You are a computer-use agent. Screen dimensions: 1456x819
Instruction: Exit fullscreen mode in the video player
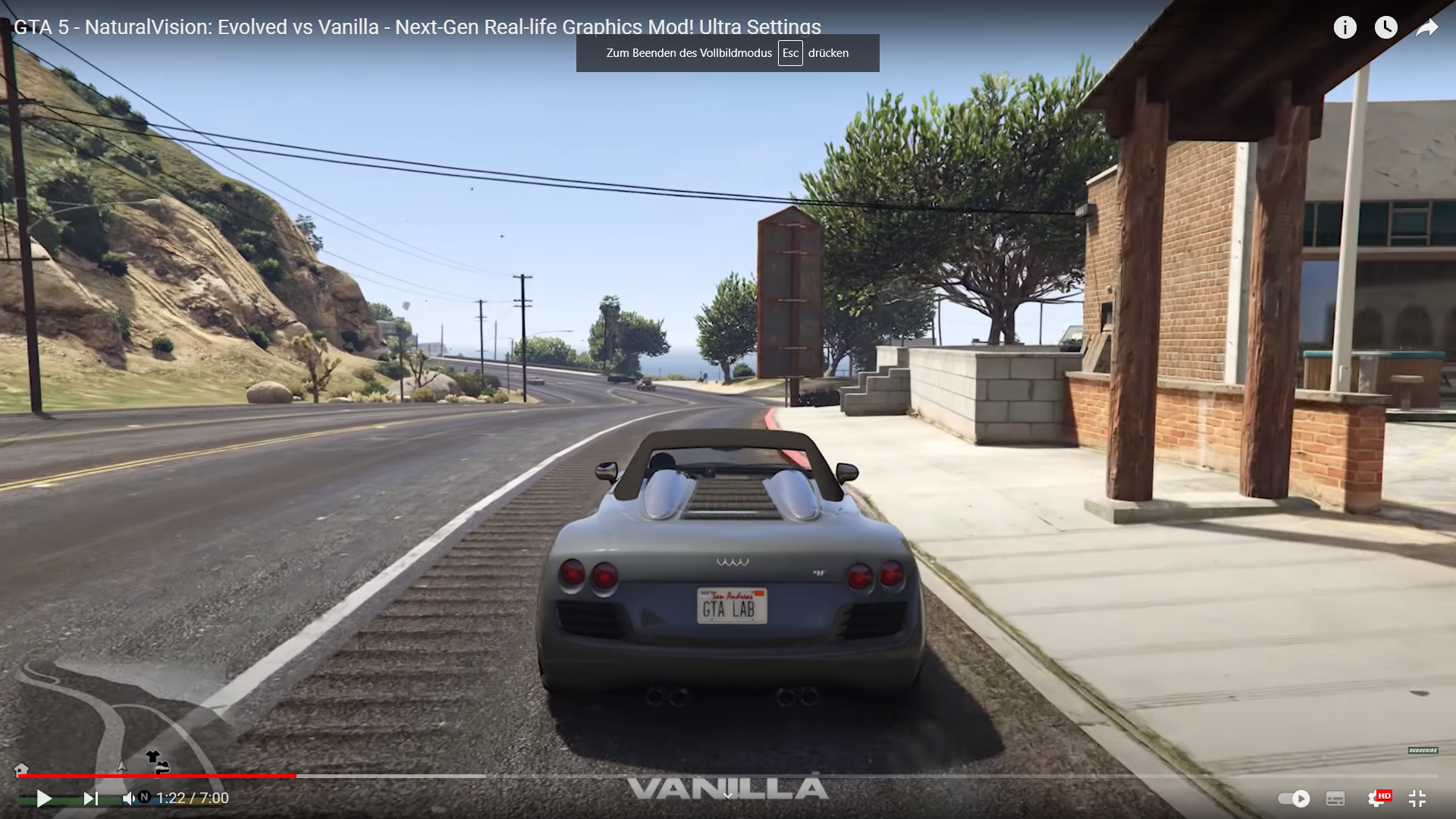pos(1417,799)
